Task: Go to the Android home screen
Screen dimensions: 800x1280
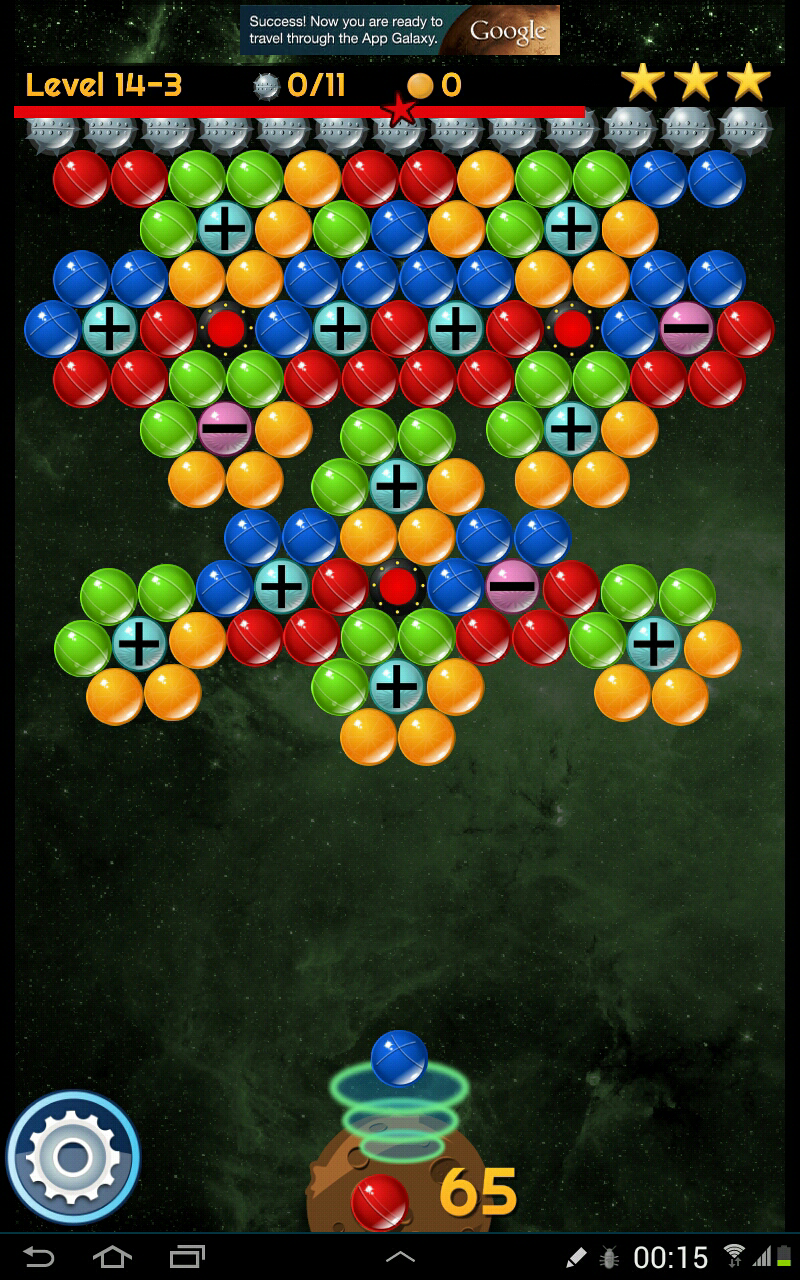Action: point(112,1256)
